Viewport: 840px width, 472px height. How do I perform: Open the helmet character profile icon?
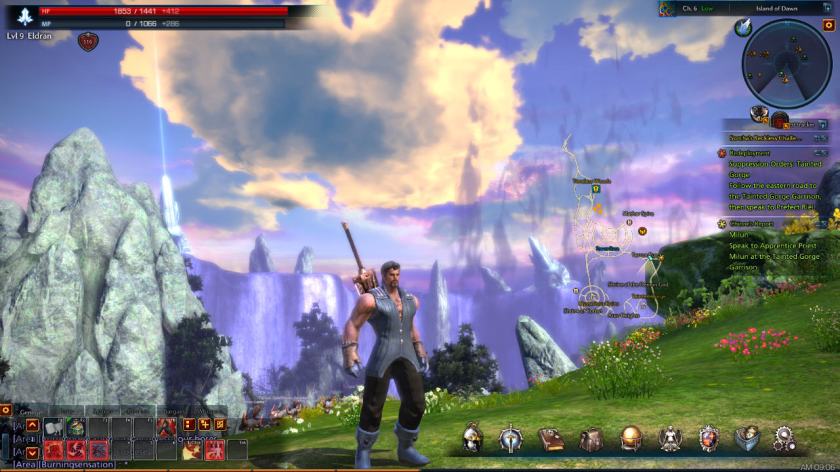click(473, 438)
